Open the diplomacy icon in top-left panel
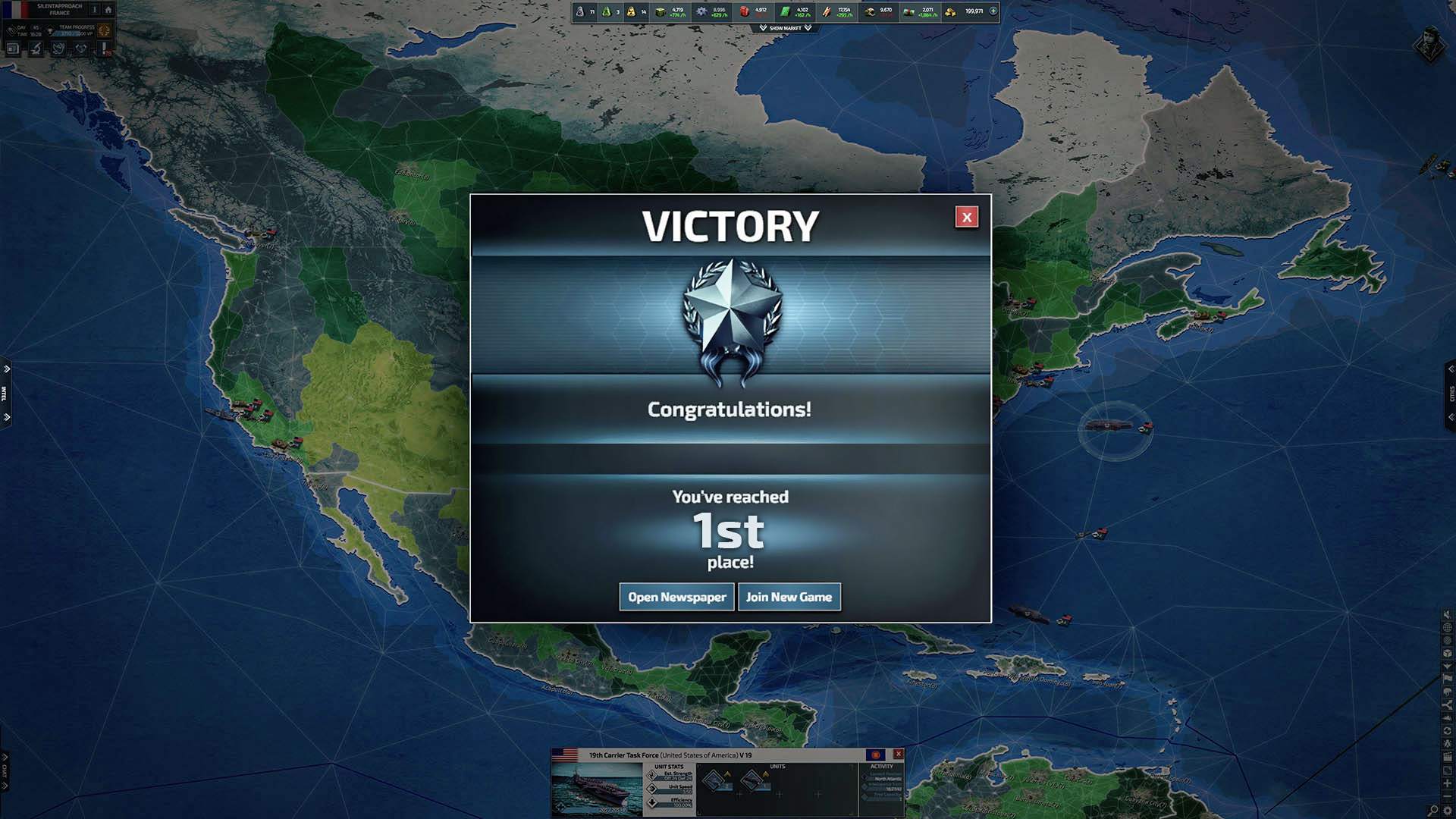1456x819 pixels. point(60,48)
